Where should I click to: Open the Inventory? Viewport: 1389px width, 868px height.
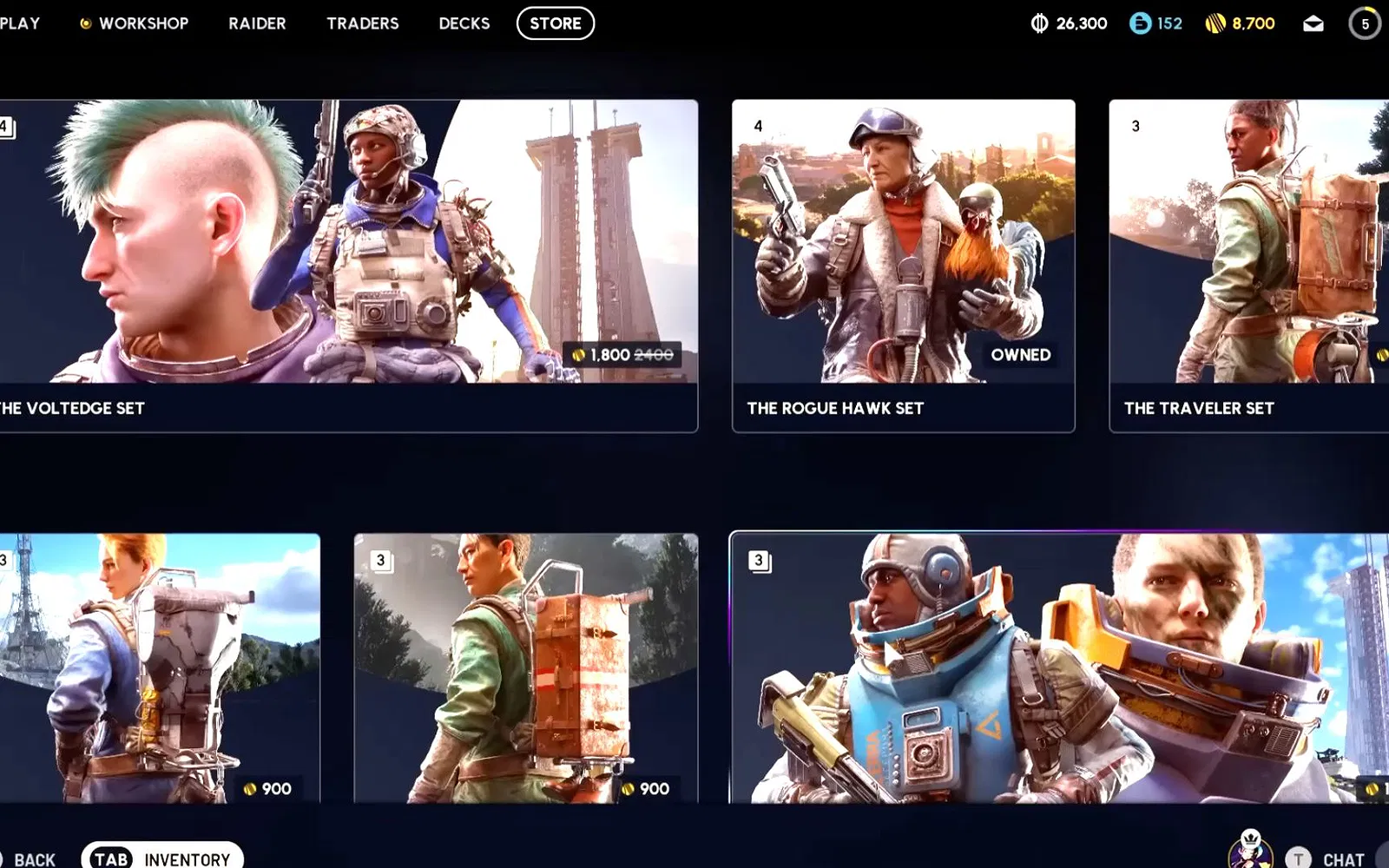pyautogui.click(x=162, y=858)
